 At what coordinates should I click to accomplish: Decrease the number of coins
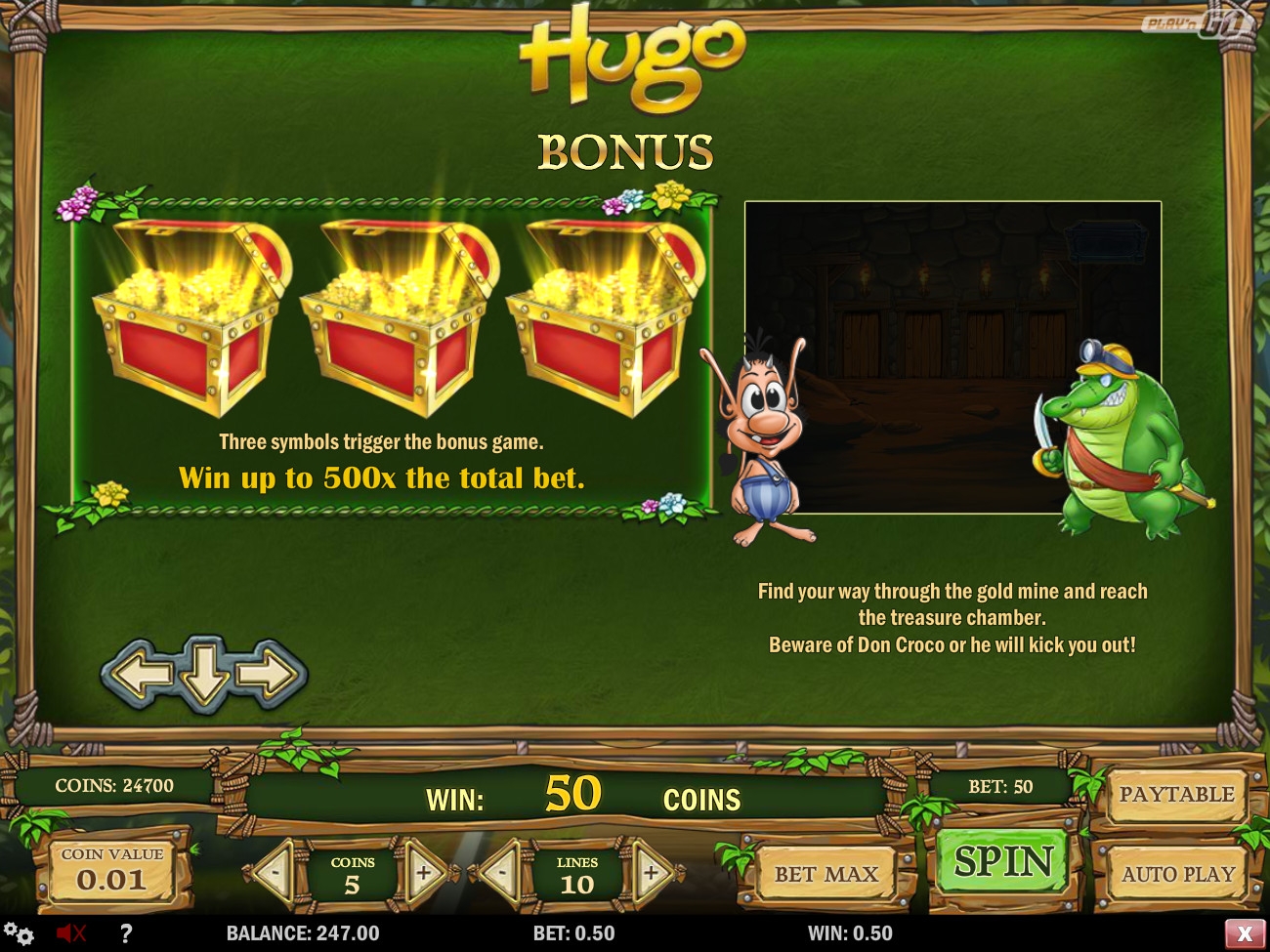pyautogui.click(x=275, y=871)
